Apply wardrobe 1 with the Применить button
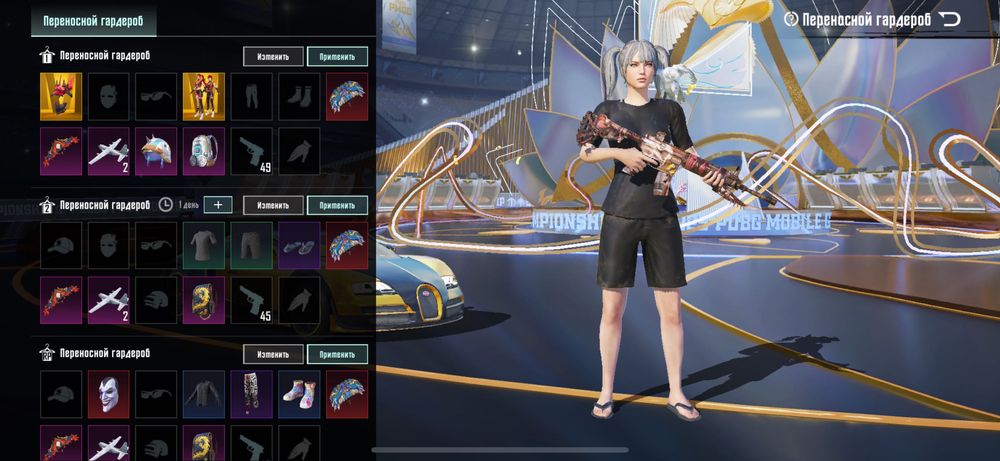 (x=337, y=57)
